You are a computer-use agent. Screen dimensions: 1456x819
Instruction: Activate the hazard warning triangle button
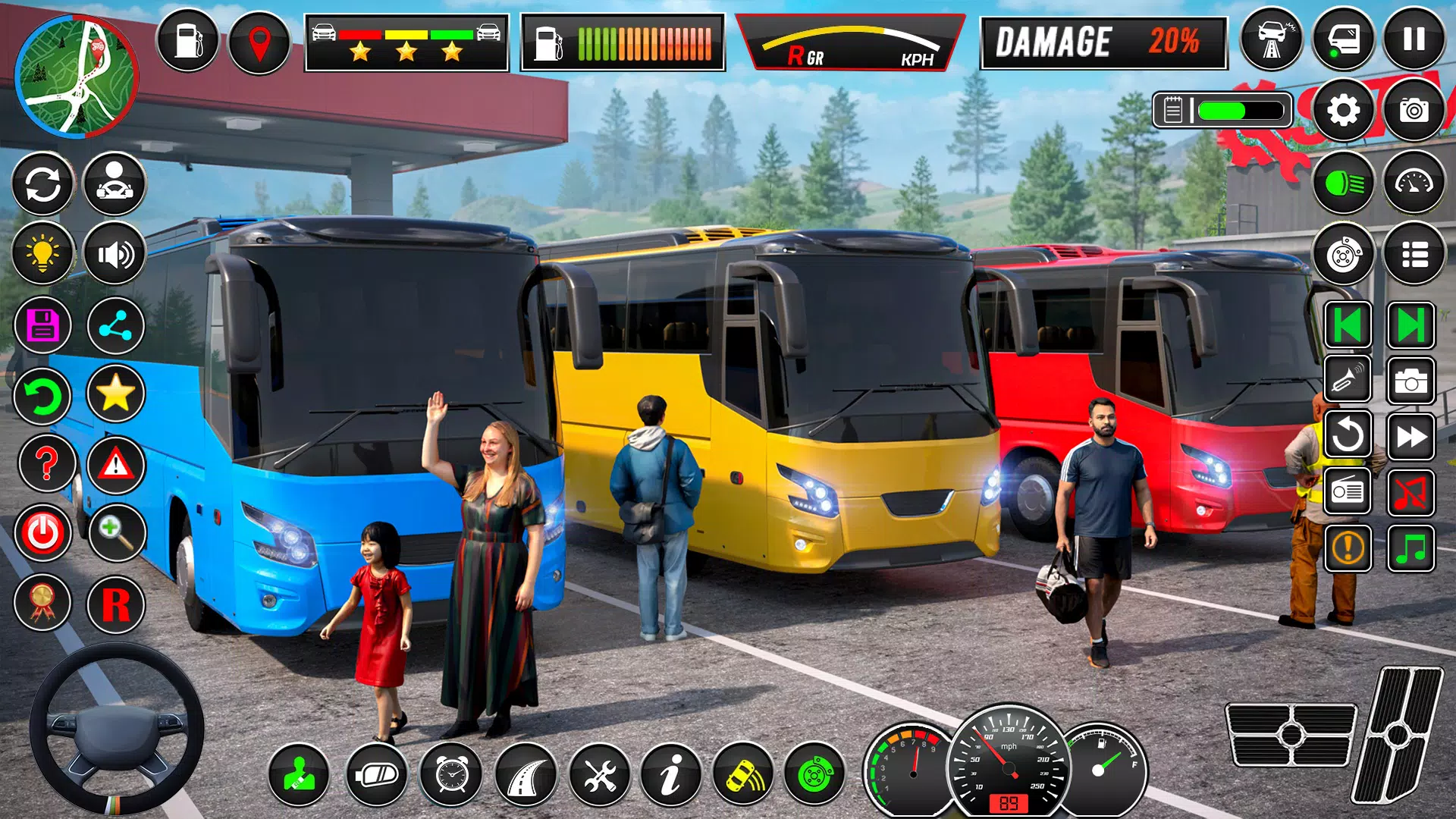[x=115, y=463]
